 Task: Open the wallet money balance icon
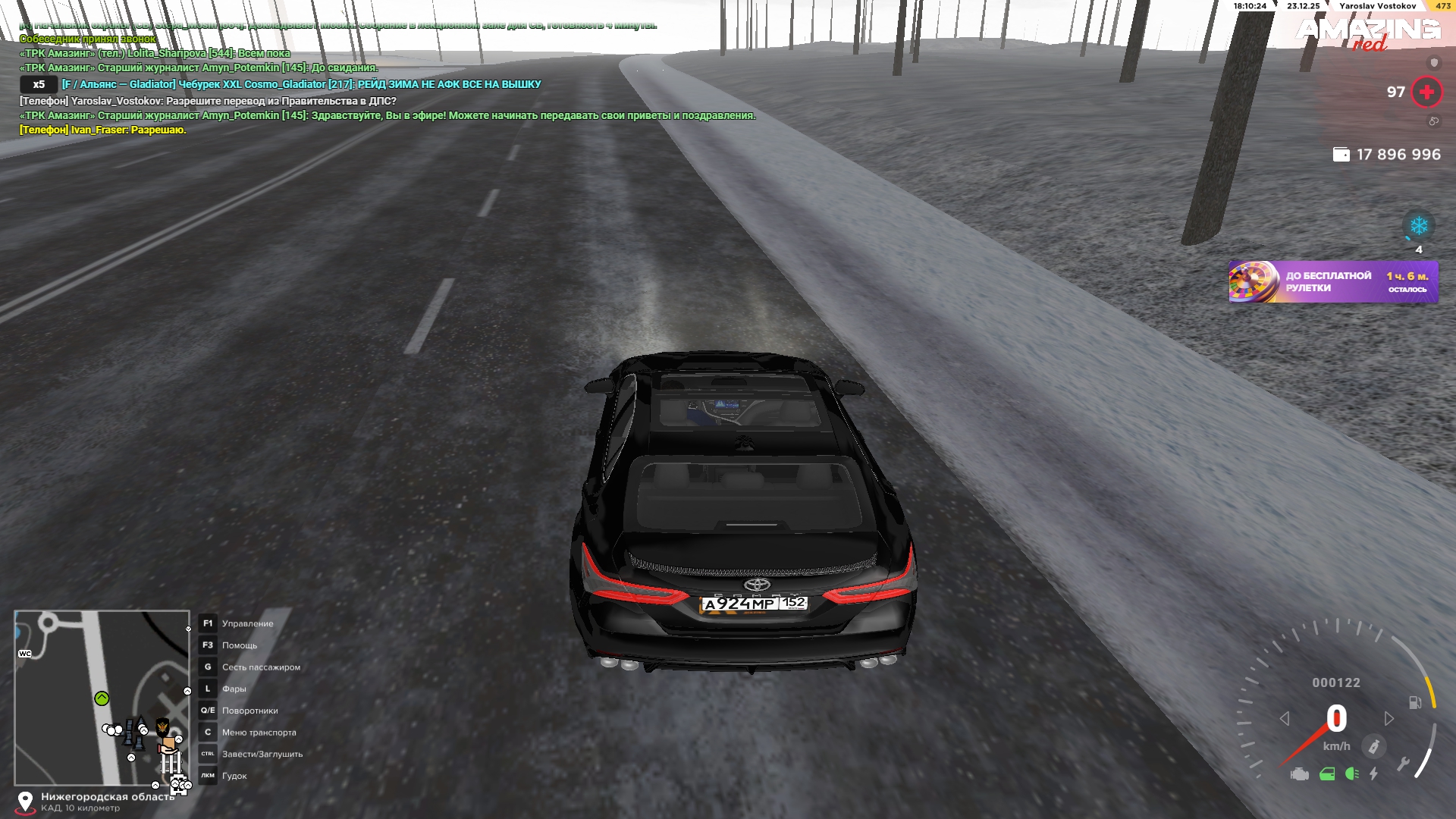[1341, 155]
